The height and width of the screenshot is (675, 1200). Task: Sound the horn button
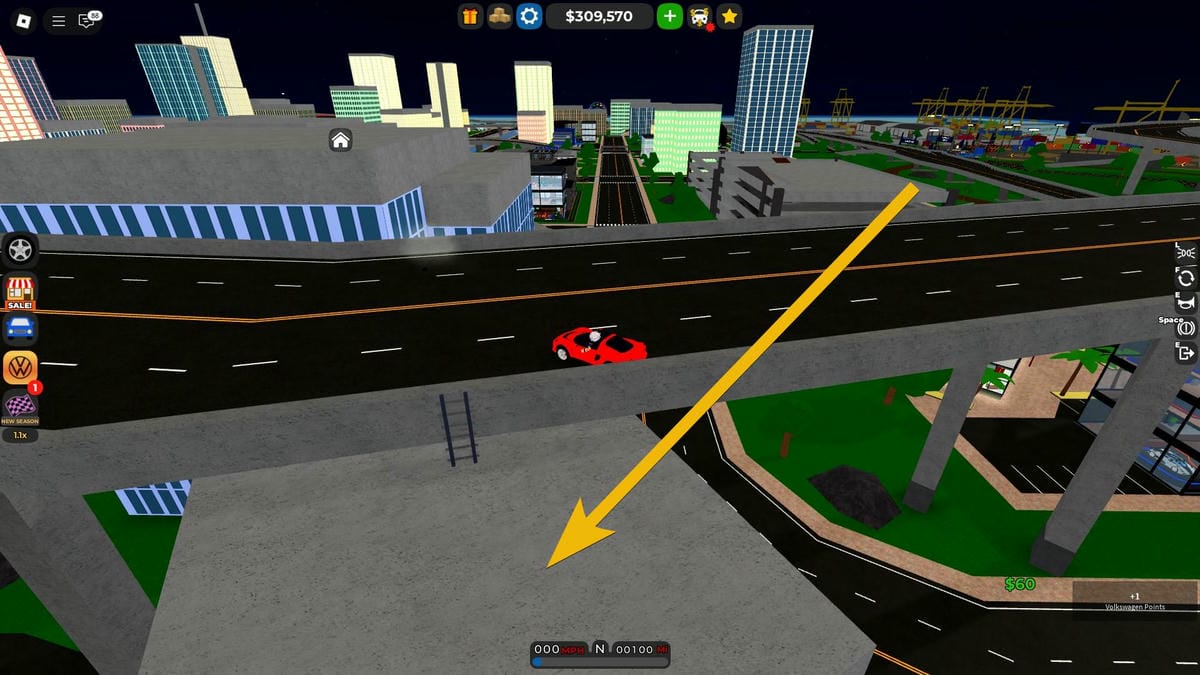[1187, 303]
